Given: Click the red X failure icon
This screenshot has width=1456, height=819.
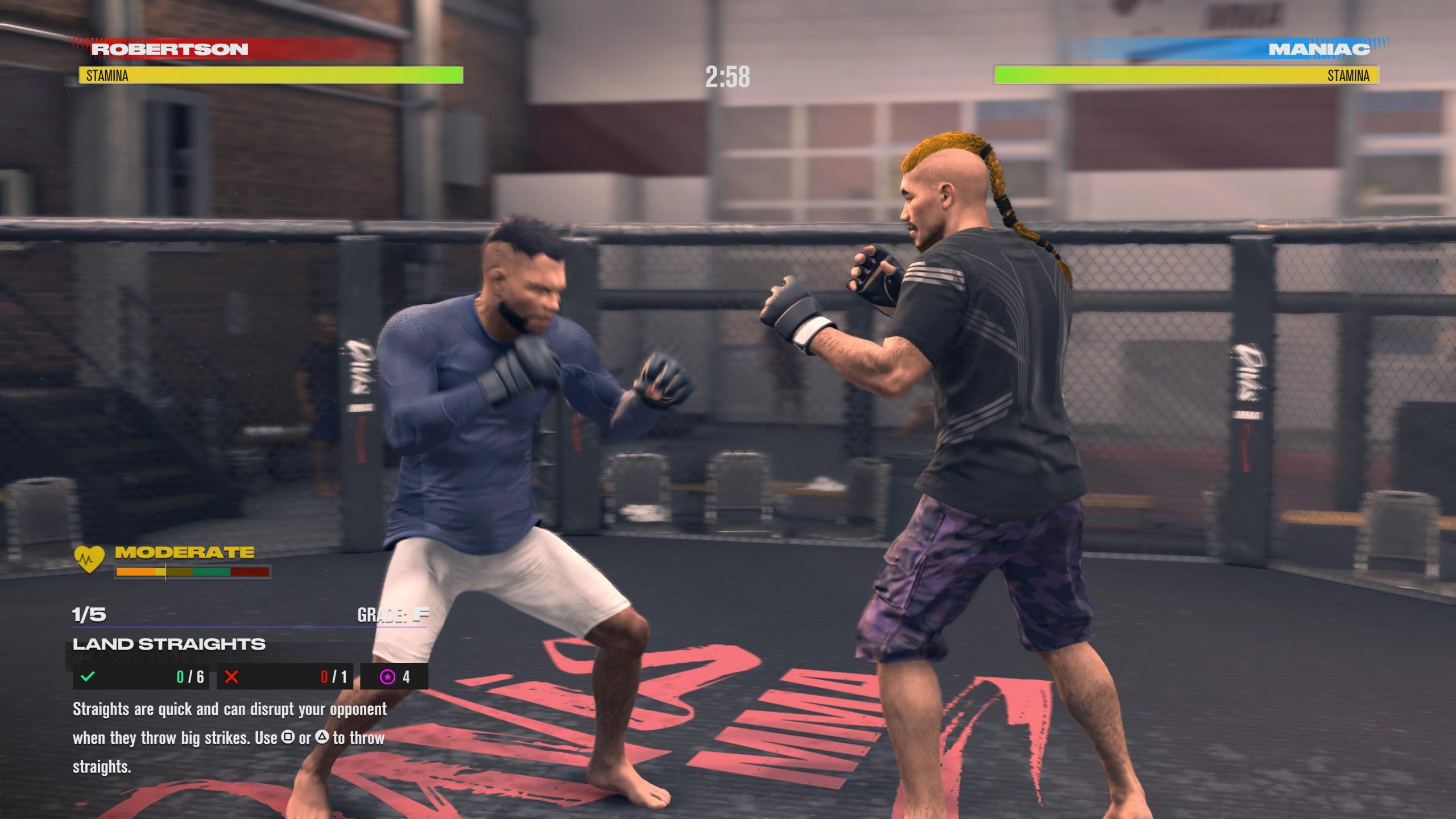Looking at the screenshot, I should click(x=231, y=677).
